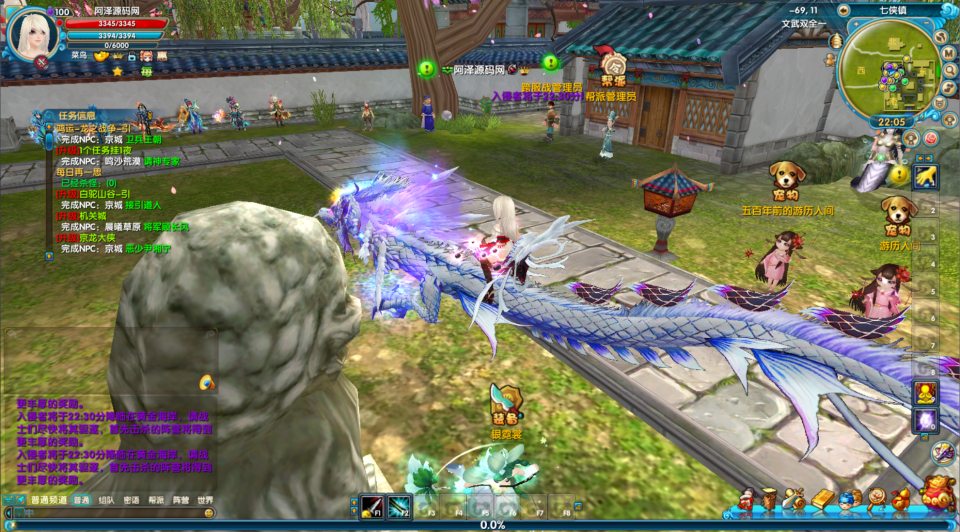
Task: Open the 世界 world chat tab
Action: (206, 500)
